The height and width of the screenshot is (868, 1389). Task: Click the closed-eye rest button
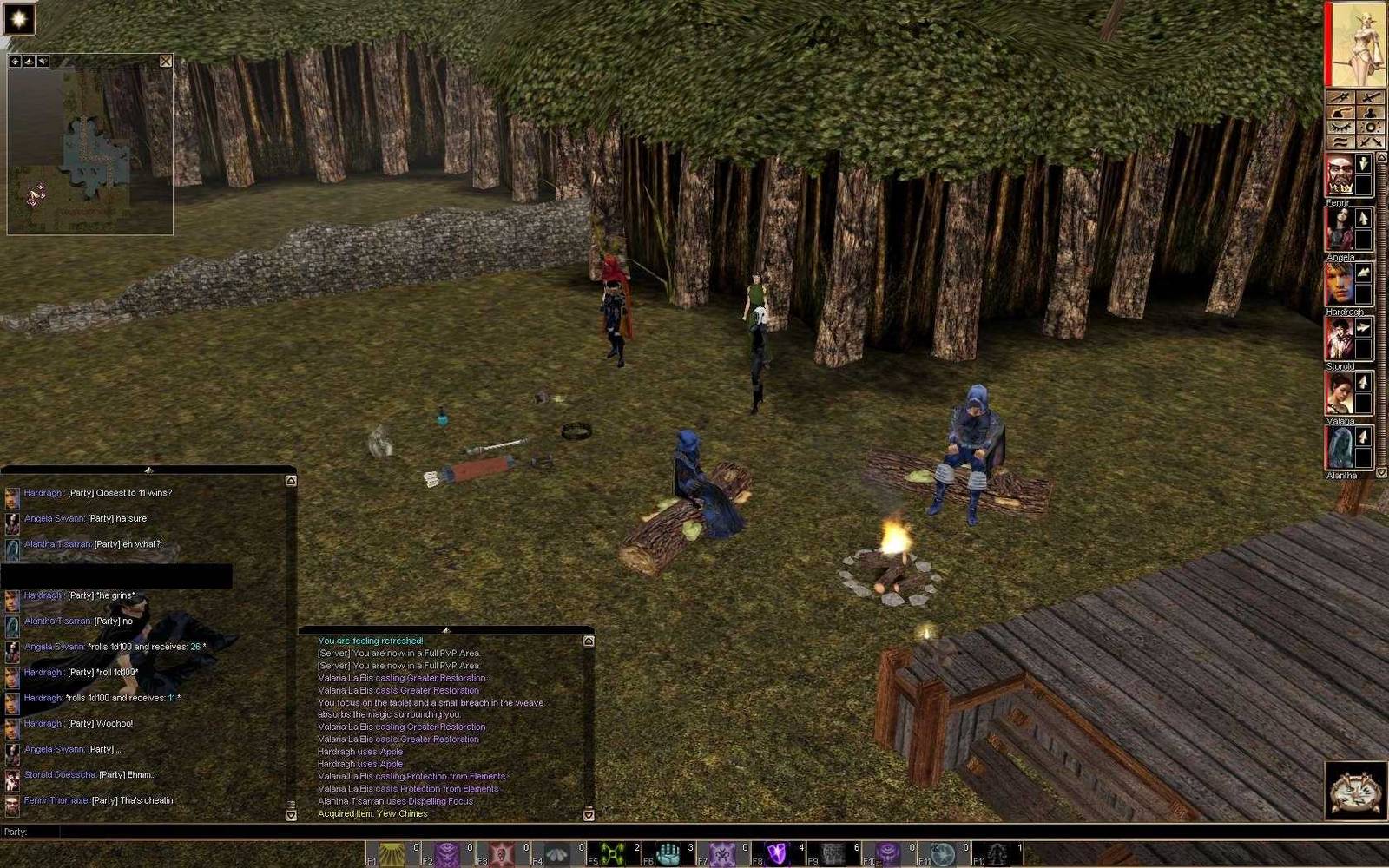click(x=1342, y=128)
